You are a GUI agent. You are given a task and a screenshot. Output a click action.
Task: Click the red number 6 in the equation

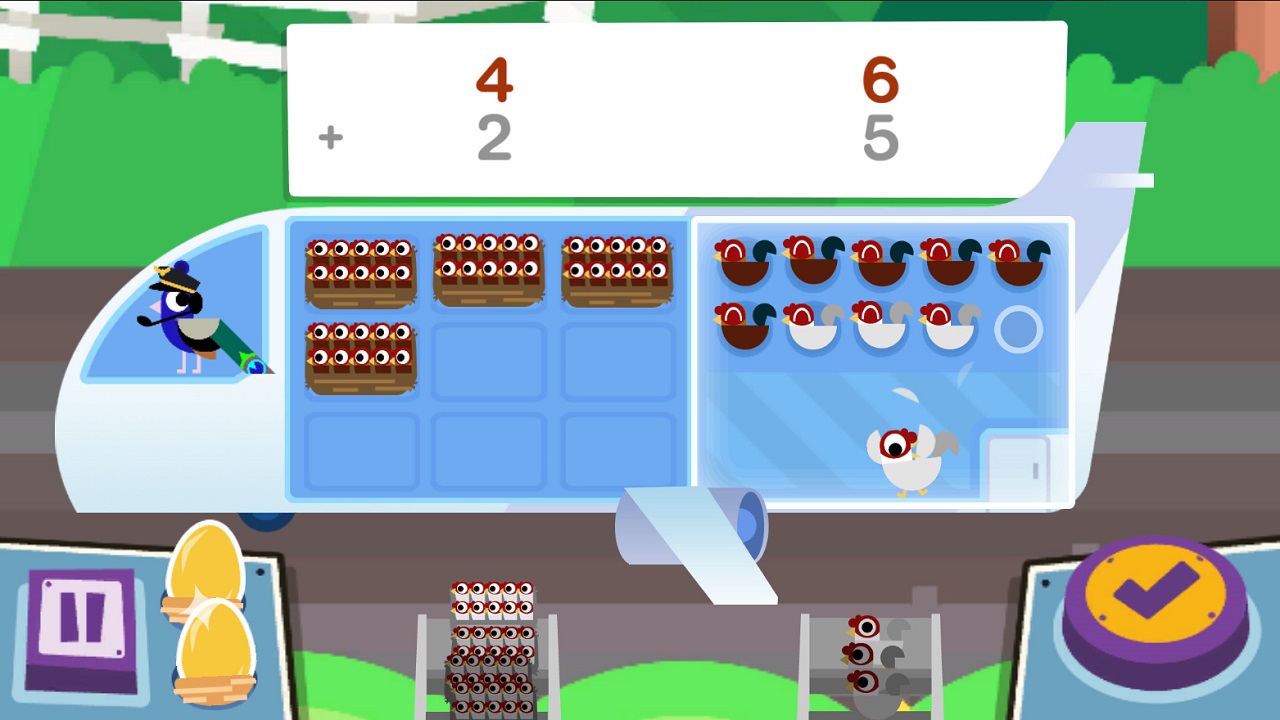point(880,80)
